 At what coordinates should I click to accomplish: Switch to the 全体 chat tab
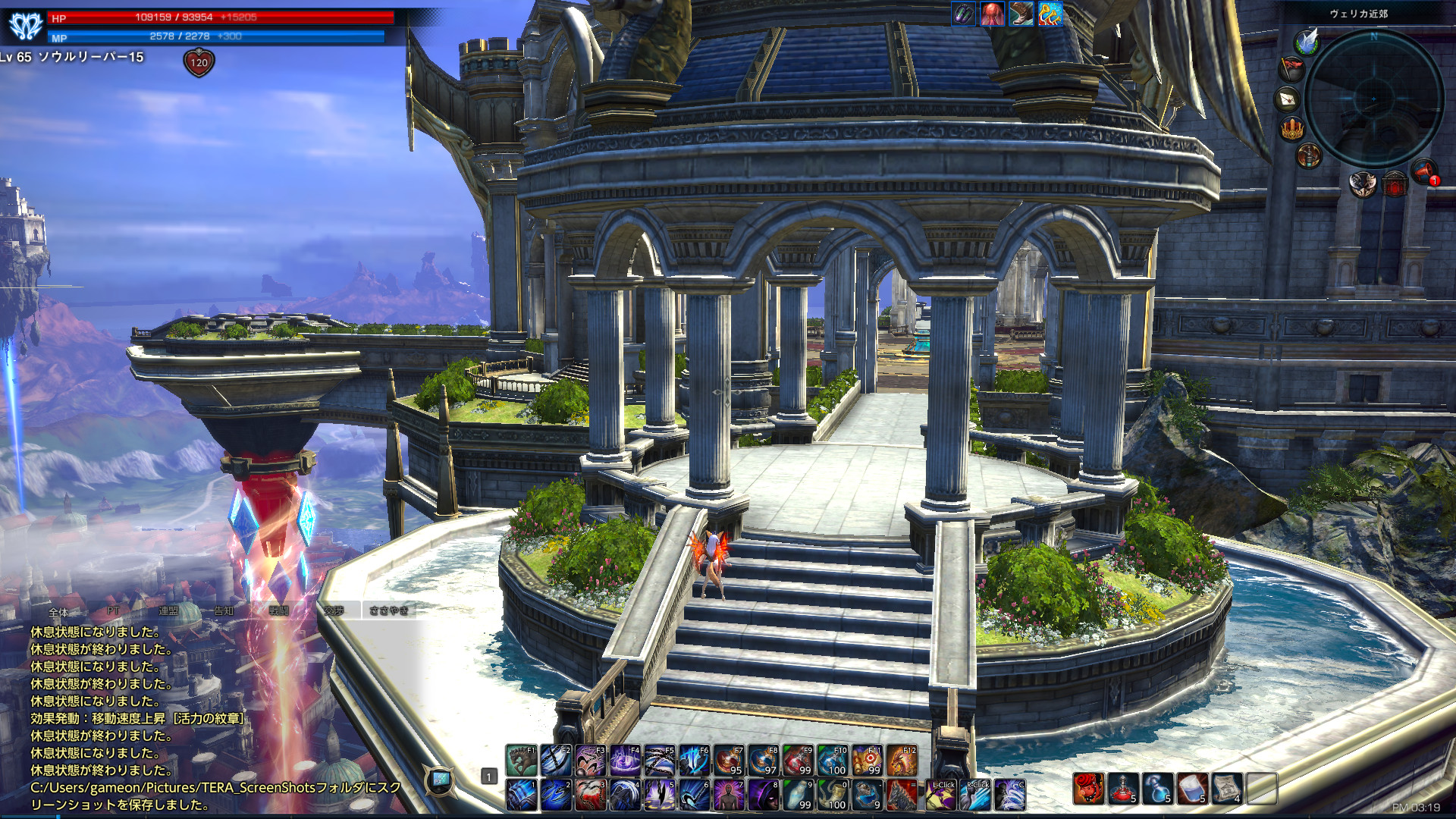coord(58,611)
